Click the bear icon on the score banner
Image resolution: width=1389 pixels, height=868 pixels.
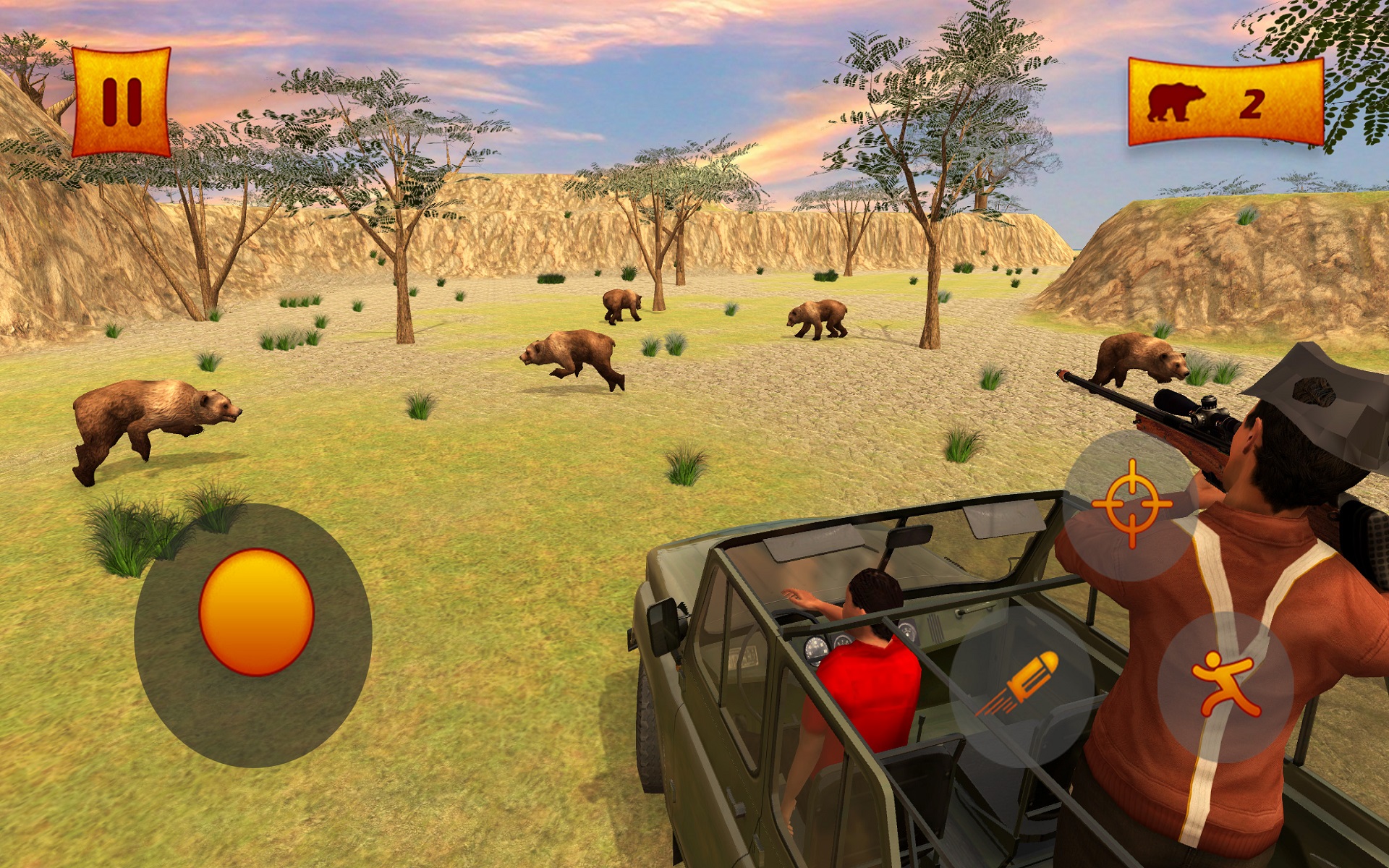coord(1176,101)
